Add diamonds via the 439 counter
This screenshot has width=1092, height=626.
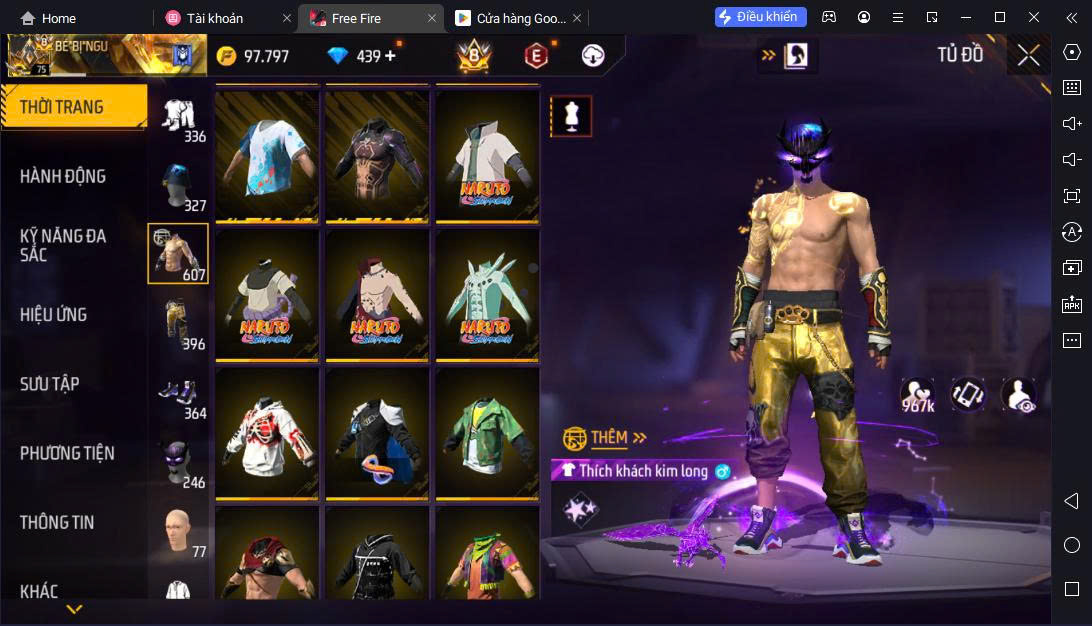[389, 56]
